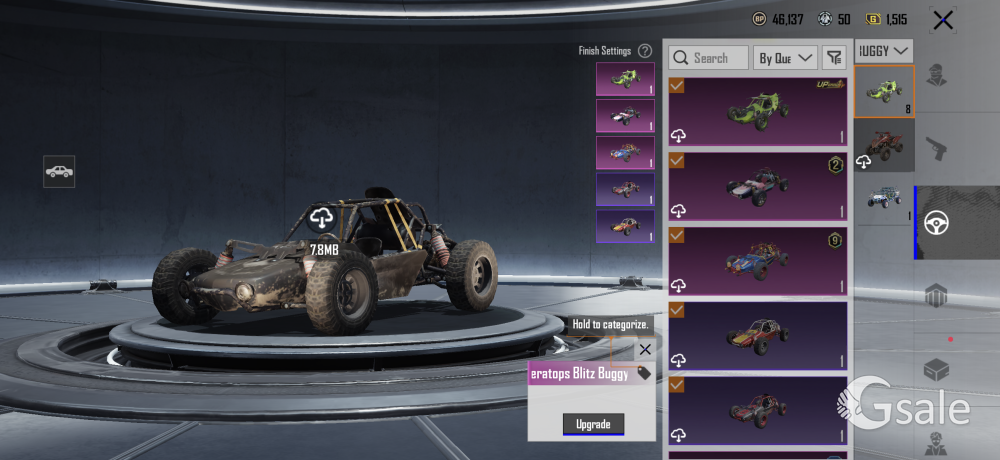Choose the green finish in Finish Settings
Image resolution: width=1000 pixels, height=460 pixels.
pyautogui.click(x=625, y=79)
